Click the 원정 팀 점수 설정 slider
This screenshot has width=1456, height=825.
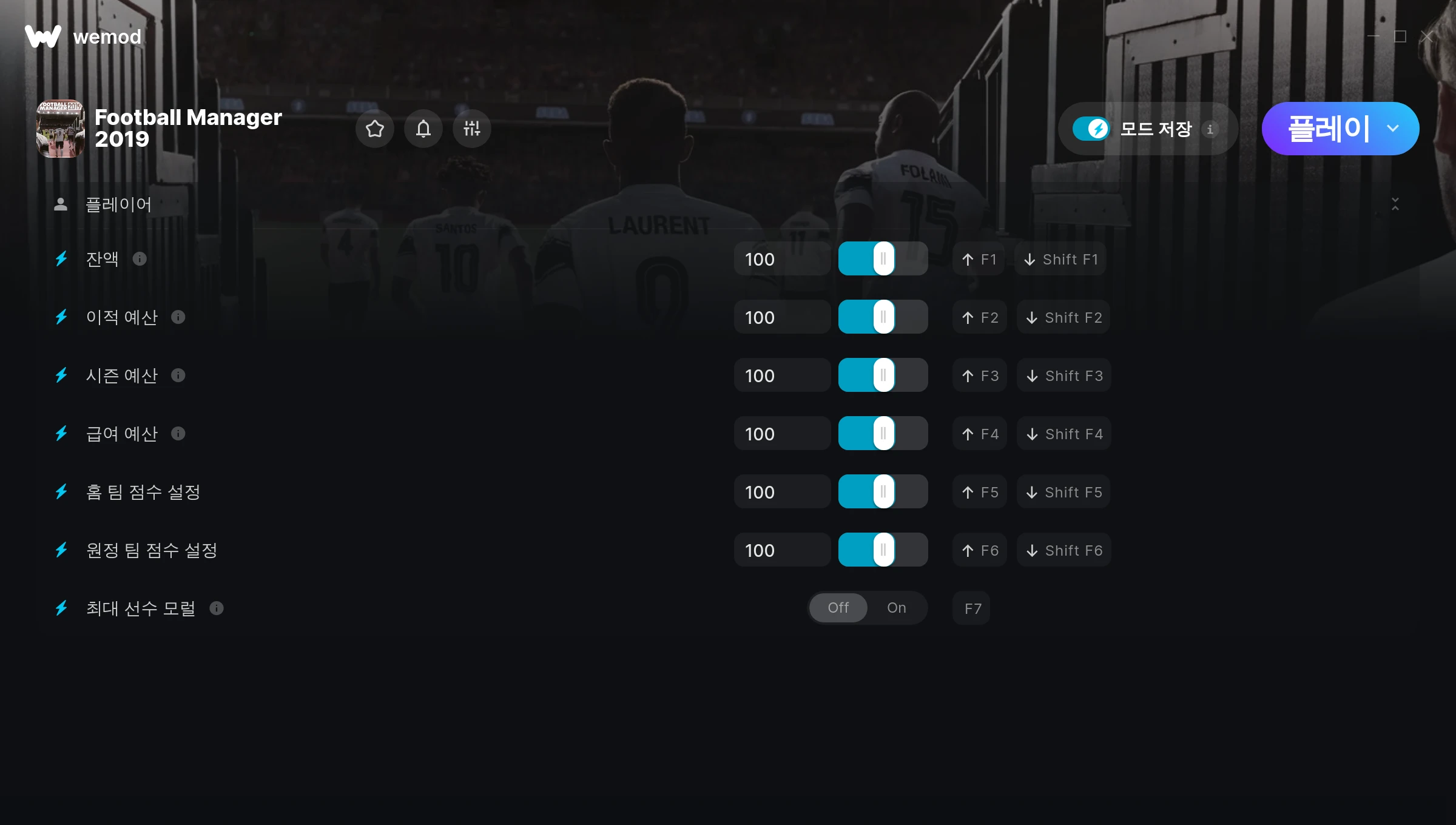(883, 550)
